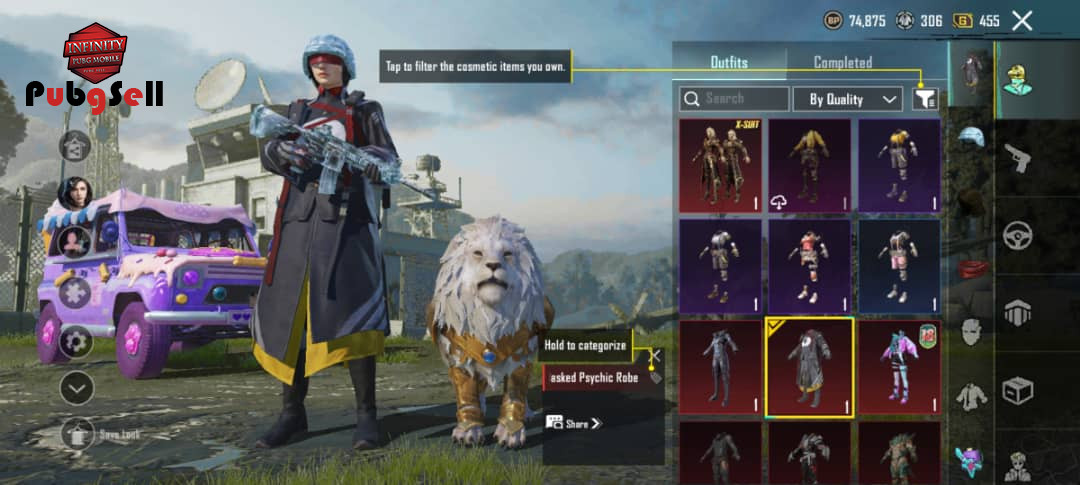This screenshot has height=485, width=1080.
Task: Close the inventory screen with the X
Action: 1021,20
